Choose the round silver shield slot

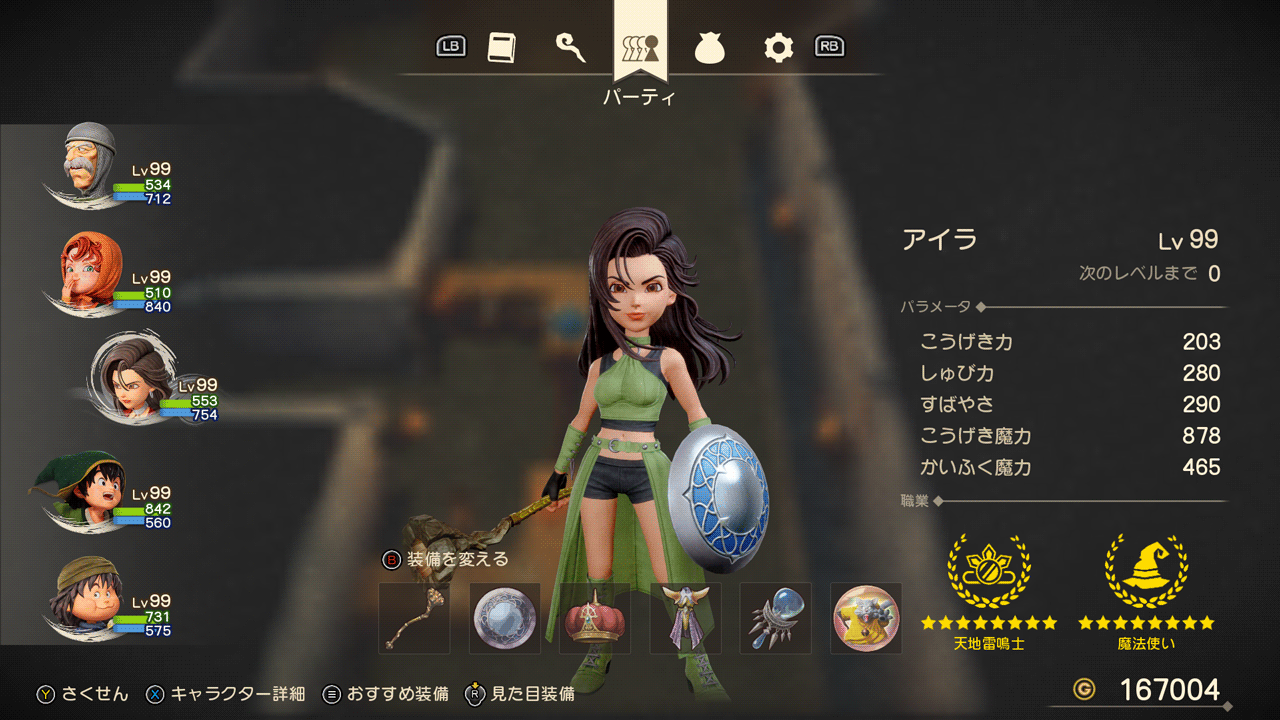(505, 618)
